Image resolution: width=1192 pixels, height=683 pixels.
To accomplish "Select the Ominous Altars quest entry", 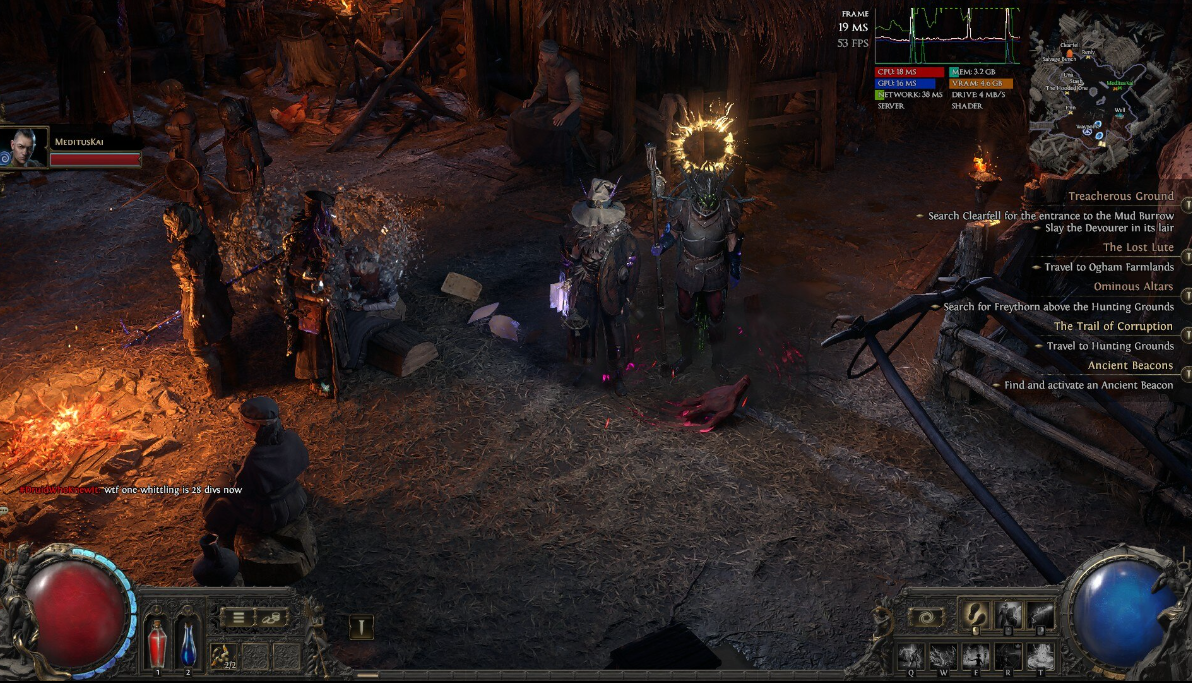I will tap(1133, 287).
